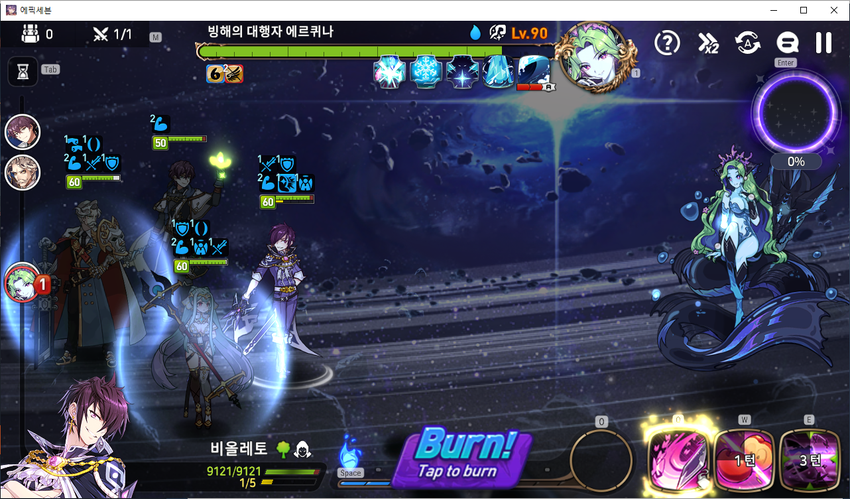Viewport: 850px width, 499px height.
Task: Activate the purple guardian summon orb
Action: (x=796, y=111)
